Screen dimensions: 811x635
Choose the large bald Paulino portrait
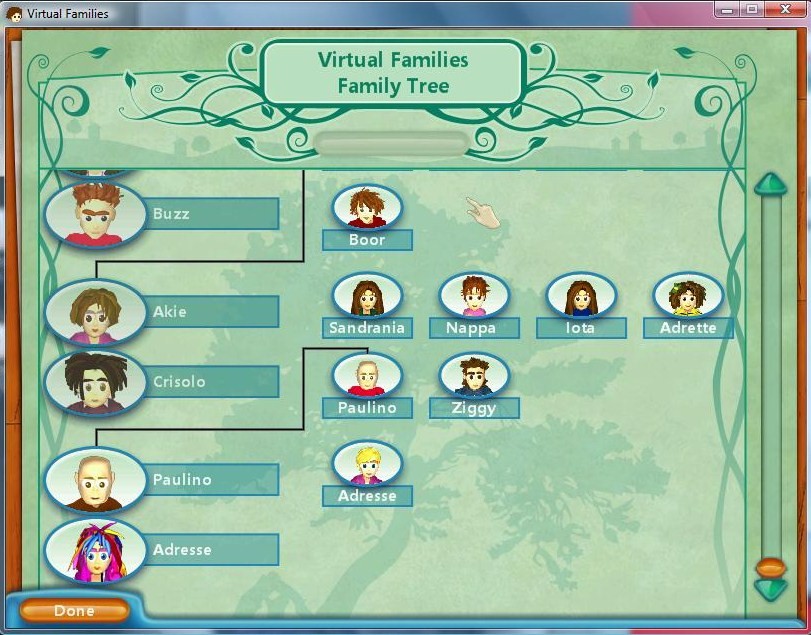tap(96, 479)
